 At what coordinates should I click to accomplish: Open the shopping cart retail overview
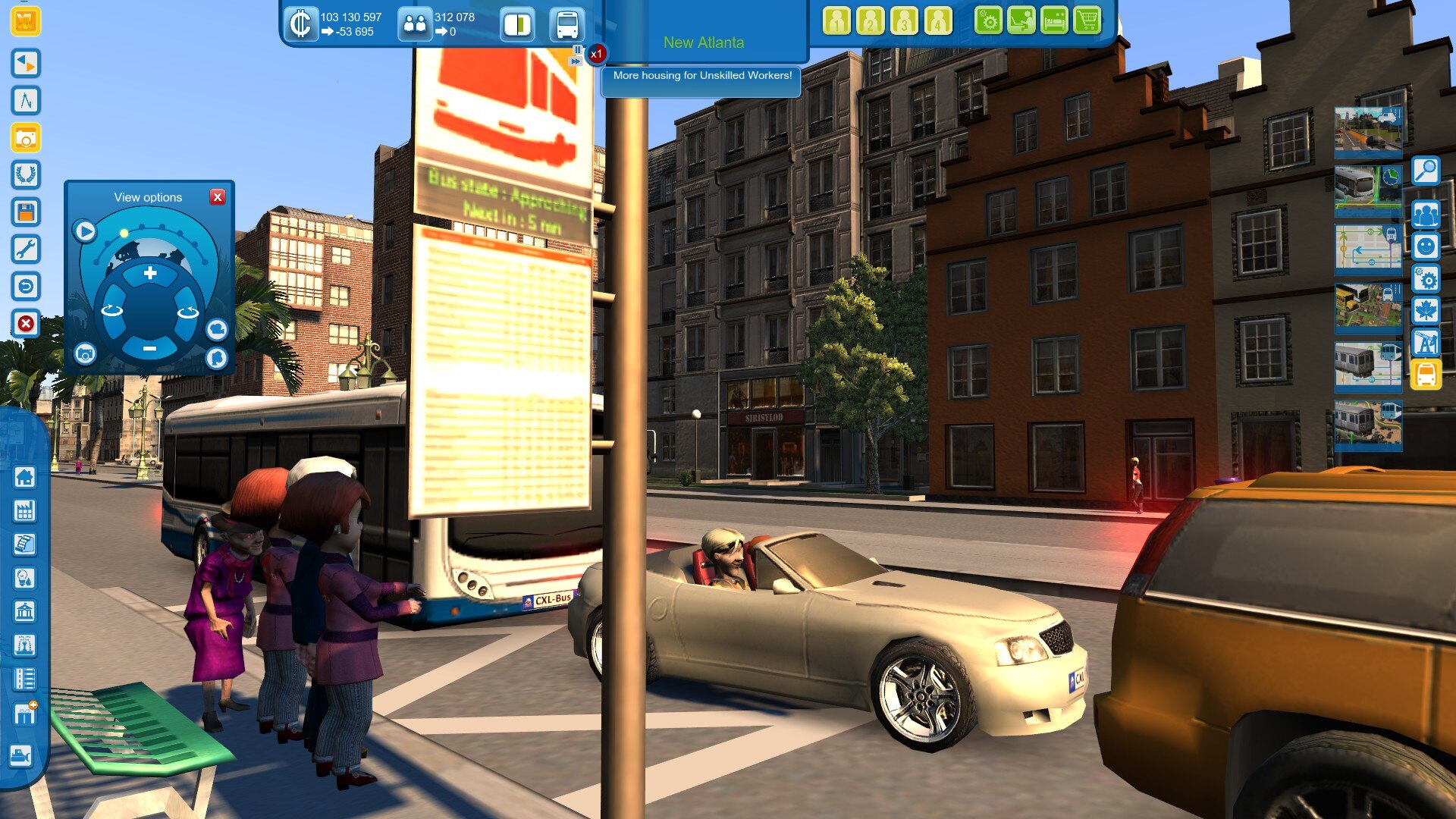(1087, 21)
